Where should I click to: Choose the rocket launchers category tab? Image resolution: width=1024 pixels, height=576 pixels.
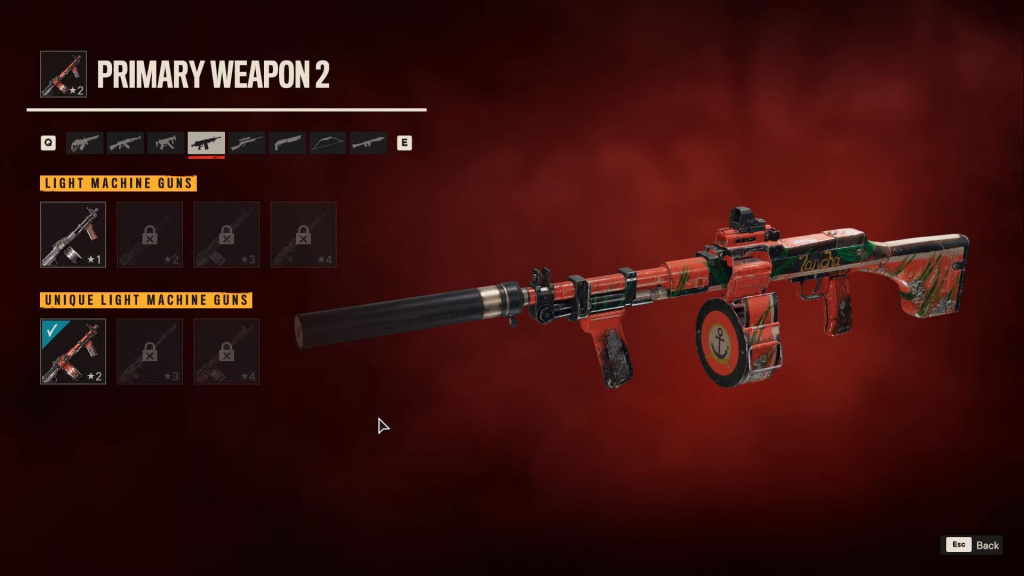pos(368,143)
